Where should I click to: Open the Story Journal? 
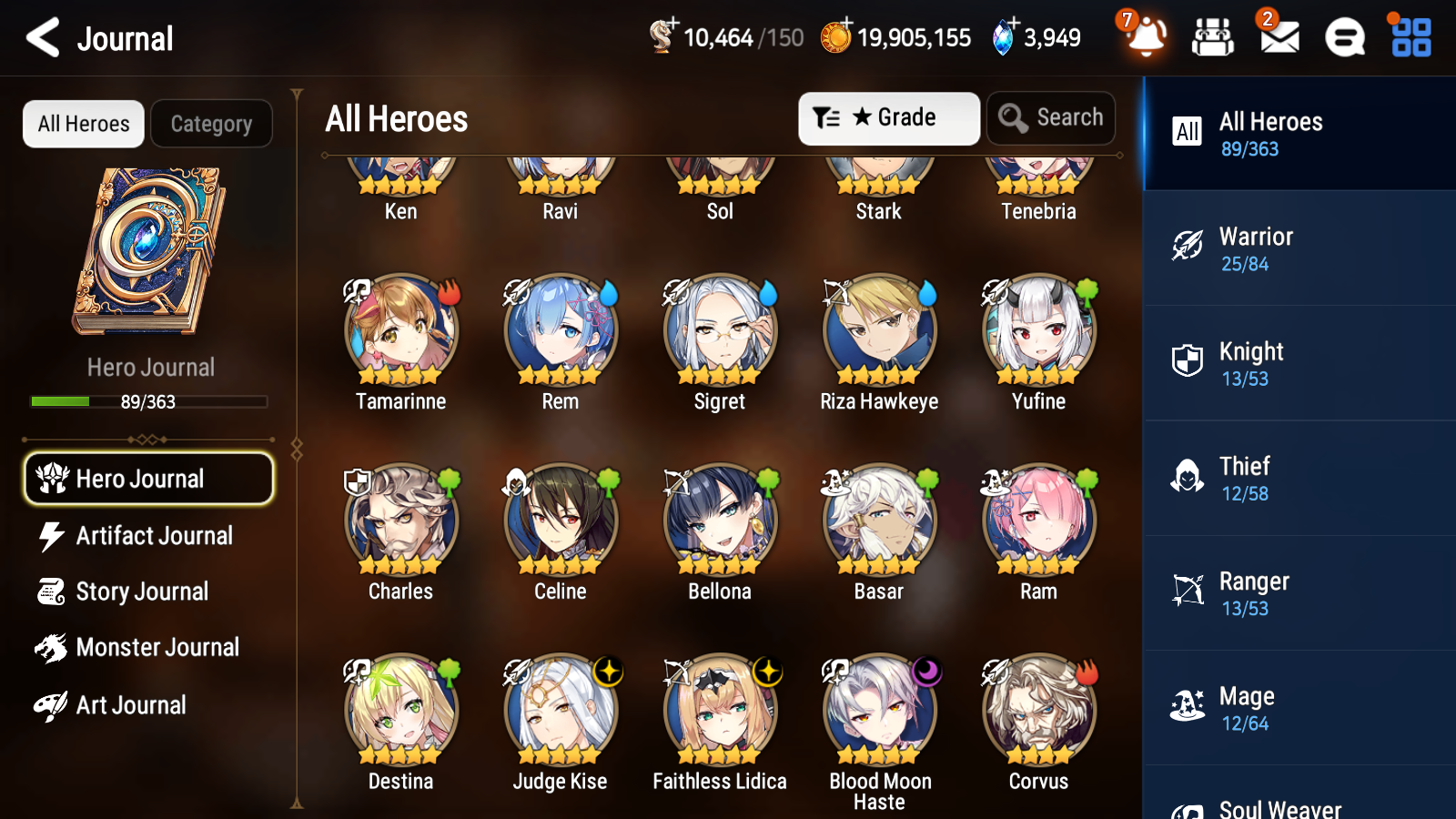click(143, 591)
